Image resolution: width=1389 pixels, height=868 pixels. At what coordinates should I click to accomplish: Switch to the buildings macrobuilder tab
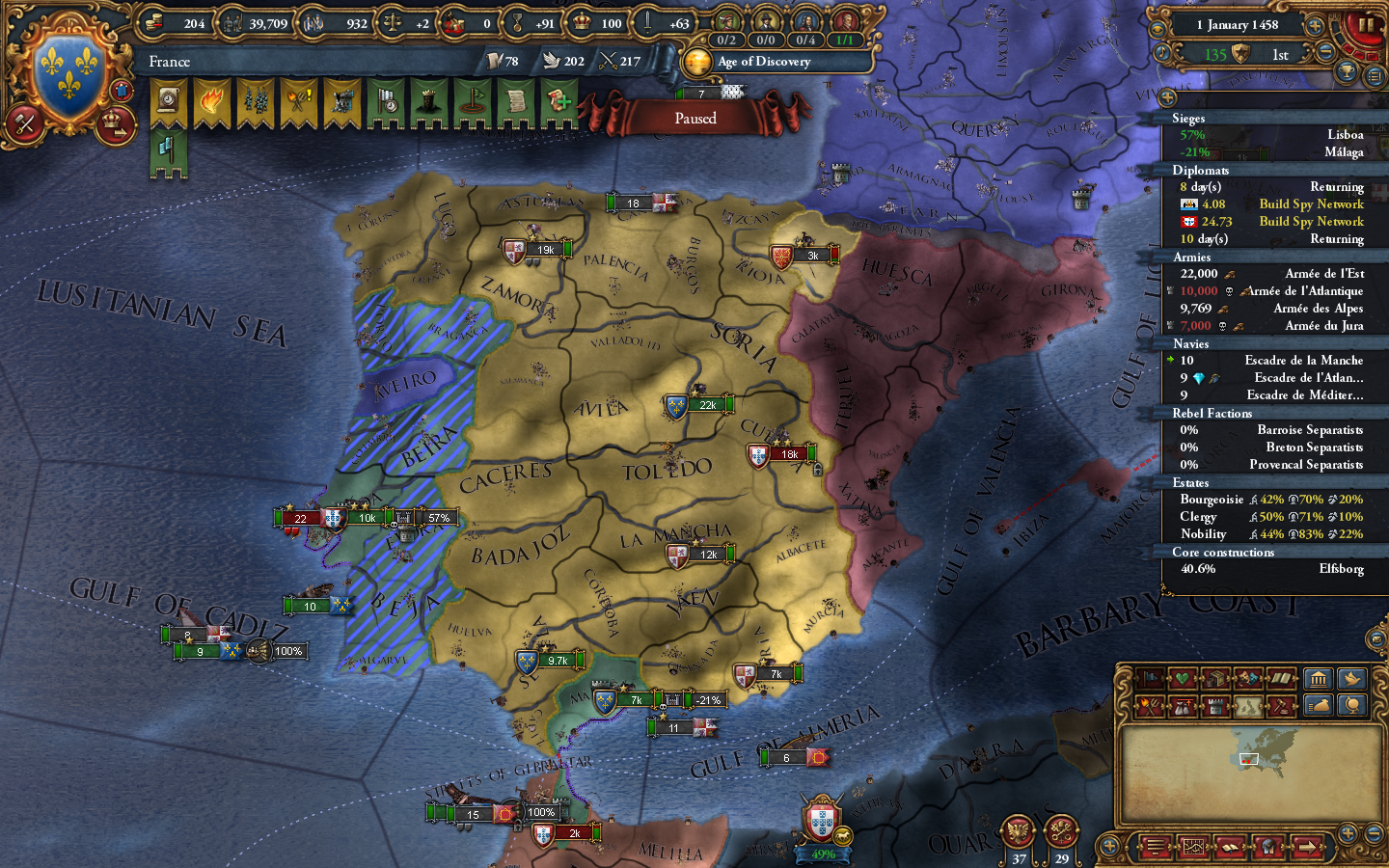[1319, 678]
